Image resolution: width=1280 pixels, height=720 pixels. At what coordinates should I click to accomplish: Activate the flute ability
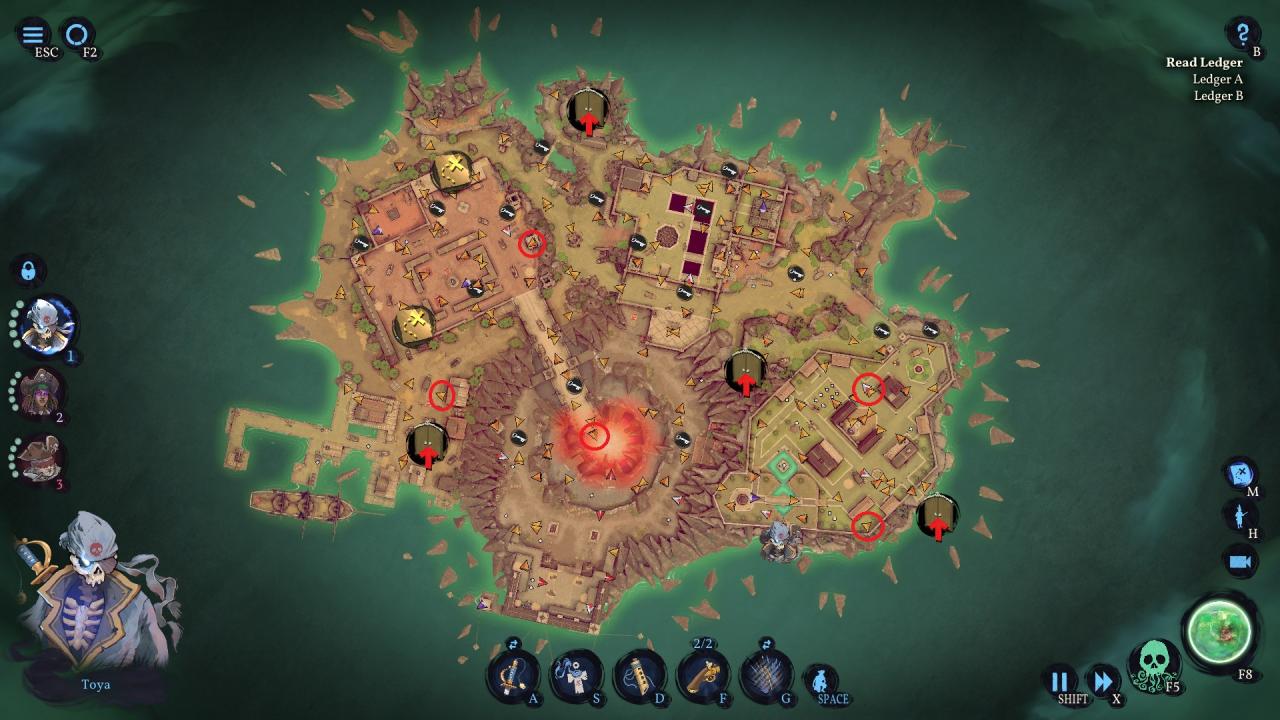640,675
